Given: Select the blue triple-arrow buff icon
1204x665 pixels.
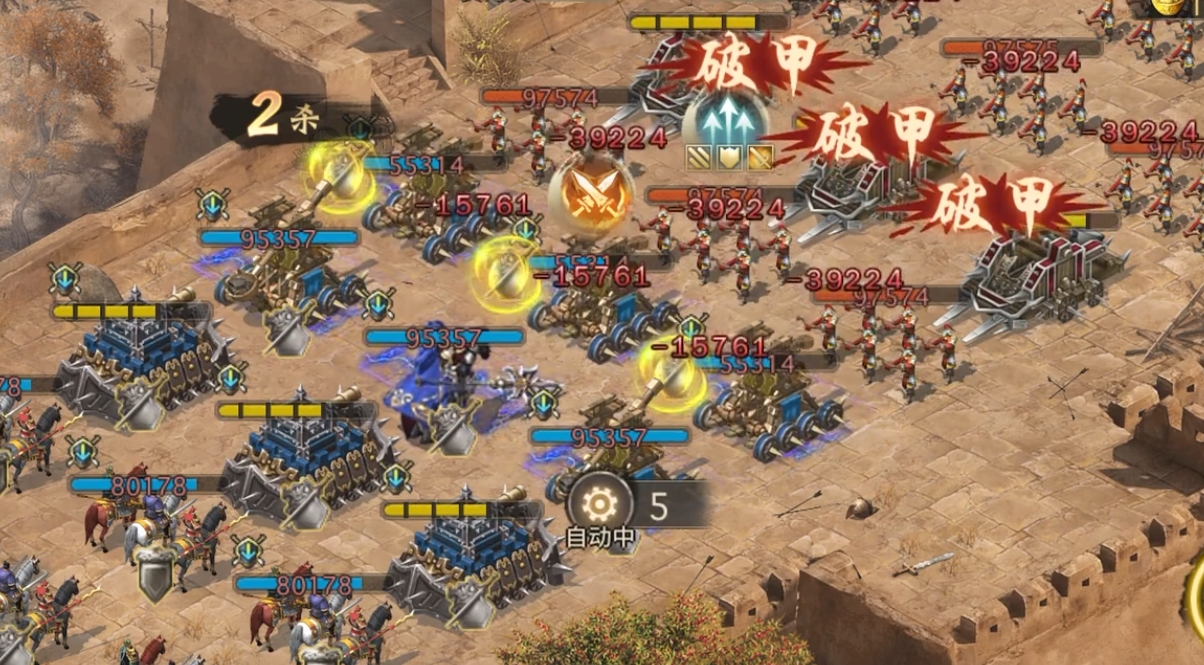Looking at the screenshot, I should [x=728, y=124].
